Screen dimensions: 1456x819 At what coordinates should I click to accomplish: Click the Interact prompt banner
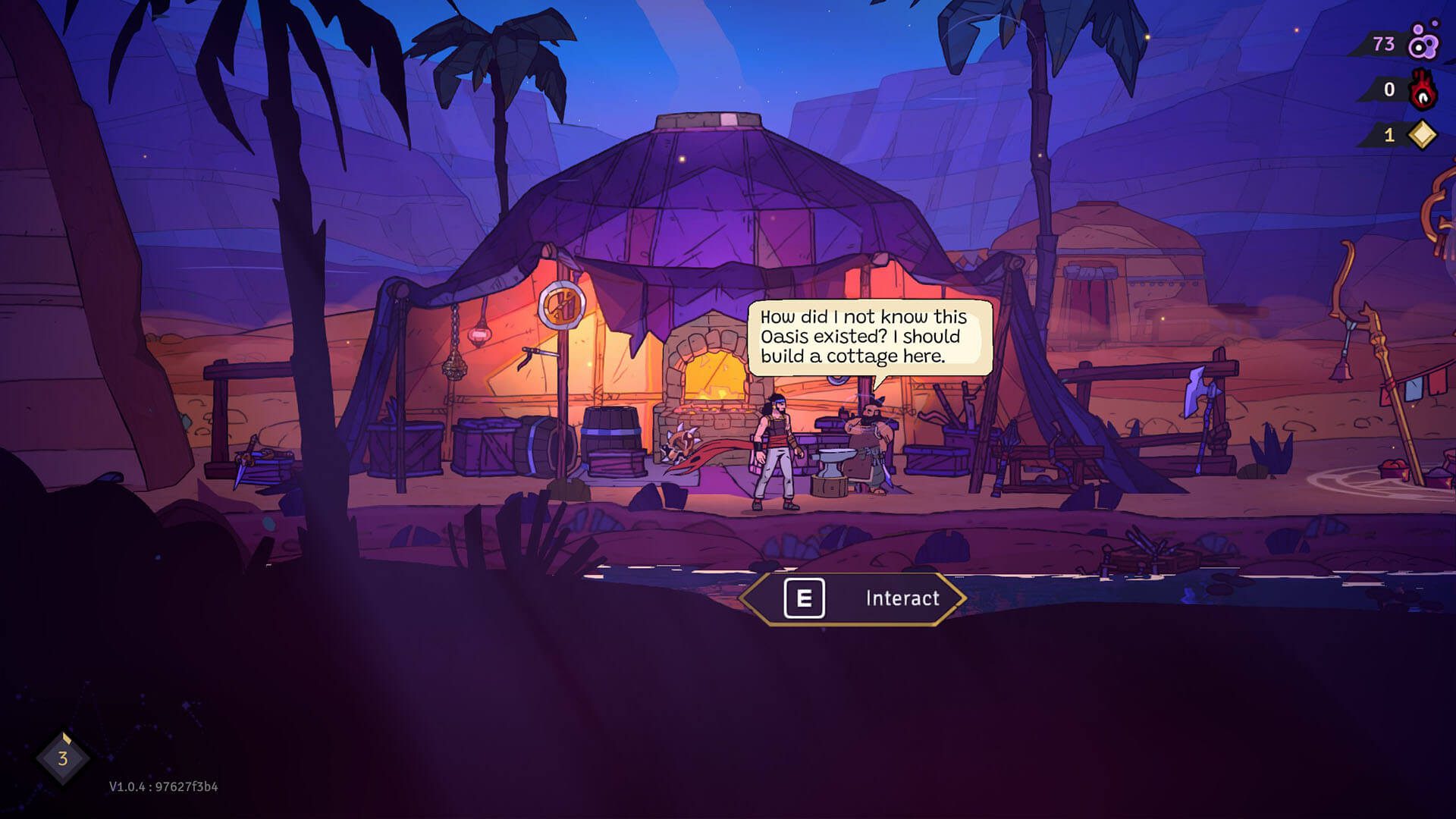(852, 598)
